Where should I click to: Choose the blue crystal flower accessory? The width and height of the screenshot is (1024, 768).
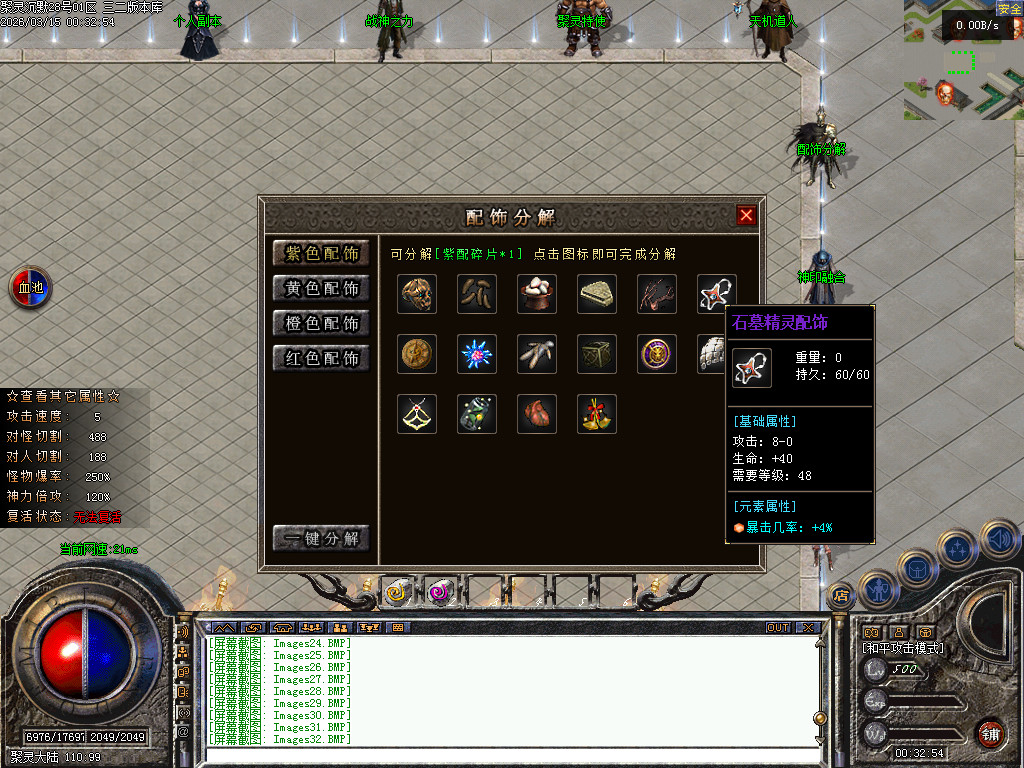tap(477, 354)
